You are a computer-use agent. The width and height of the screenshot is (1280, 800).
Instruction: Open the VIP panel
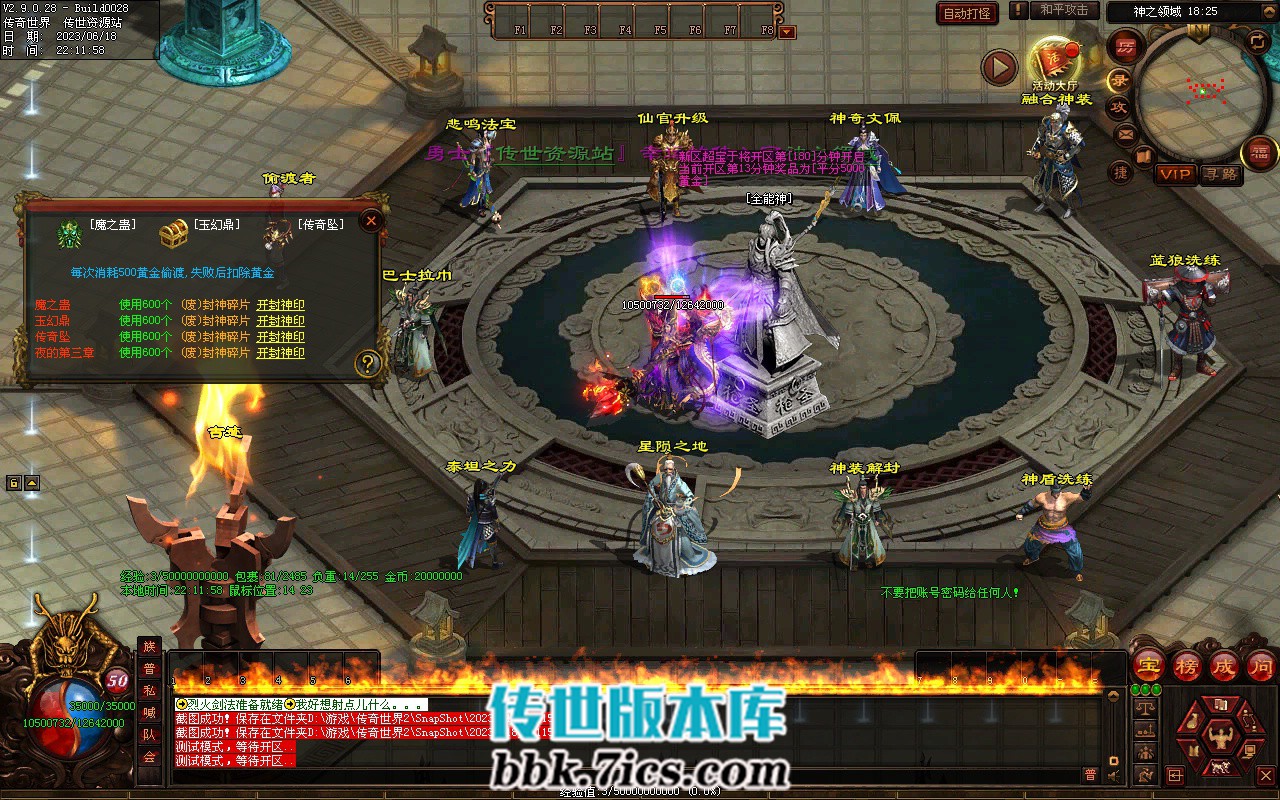coord(1175,174)
